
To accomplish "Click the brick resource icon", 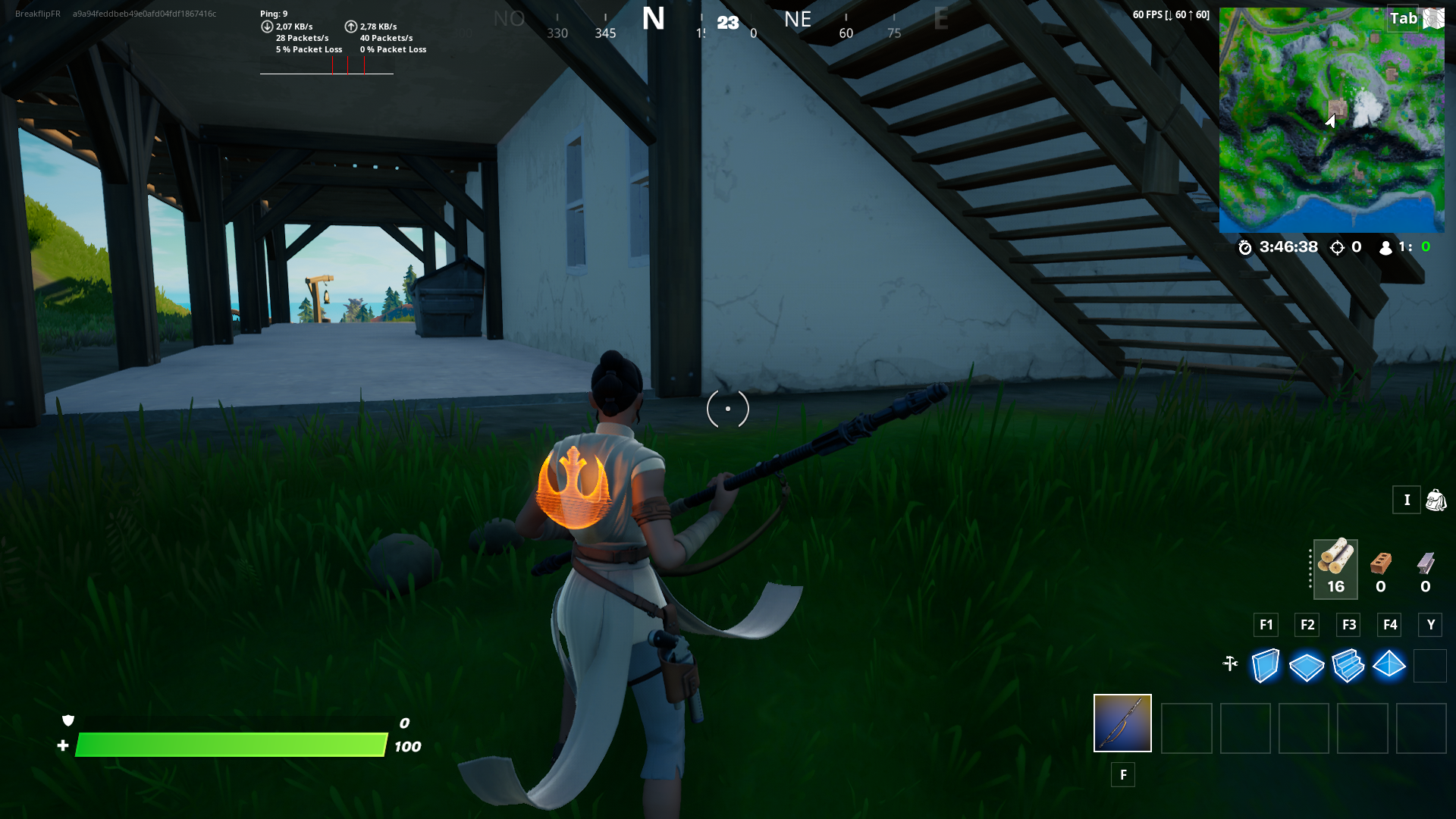I will (1381, 563).
